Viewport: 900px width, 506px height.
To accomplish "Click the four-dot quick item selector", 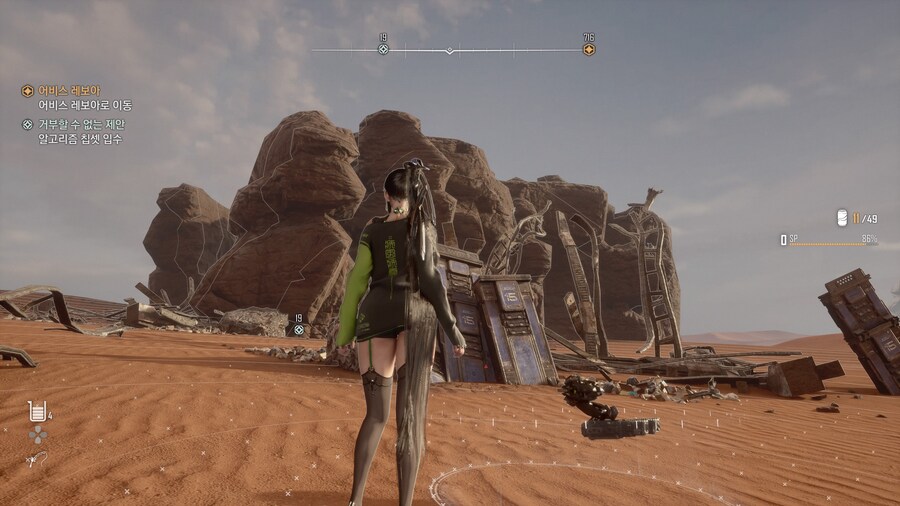I will pyautogui.click(x=37, y=434).
